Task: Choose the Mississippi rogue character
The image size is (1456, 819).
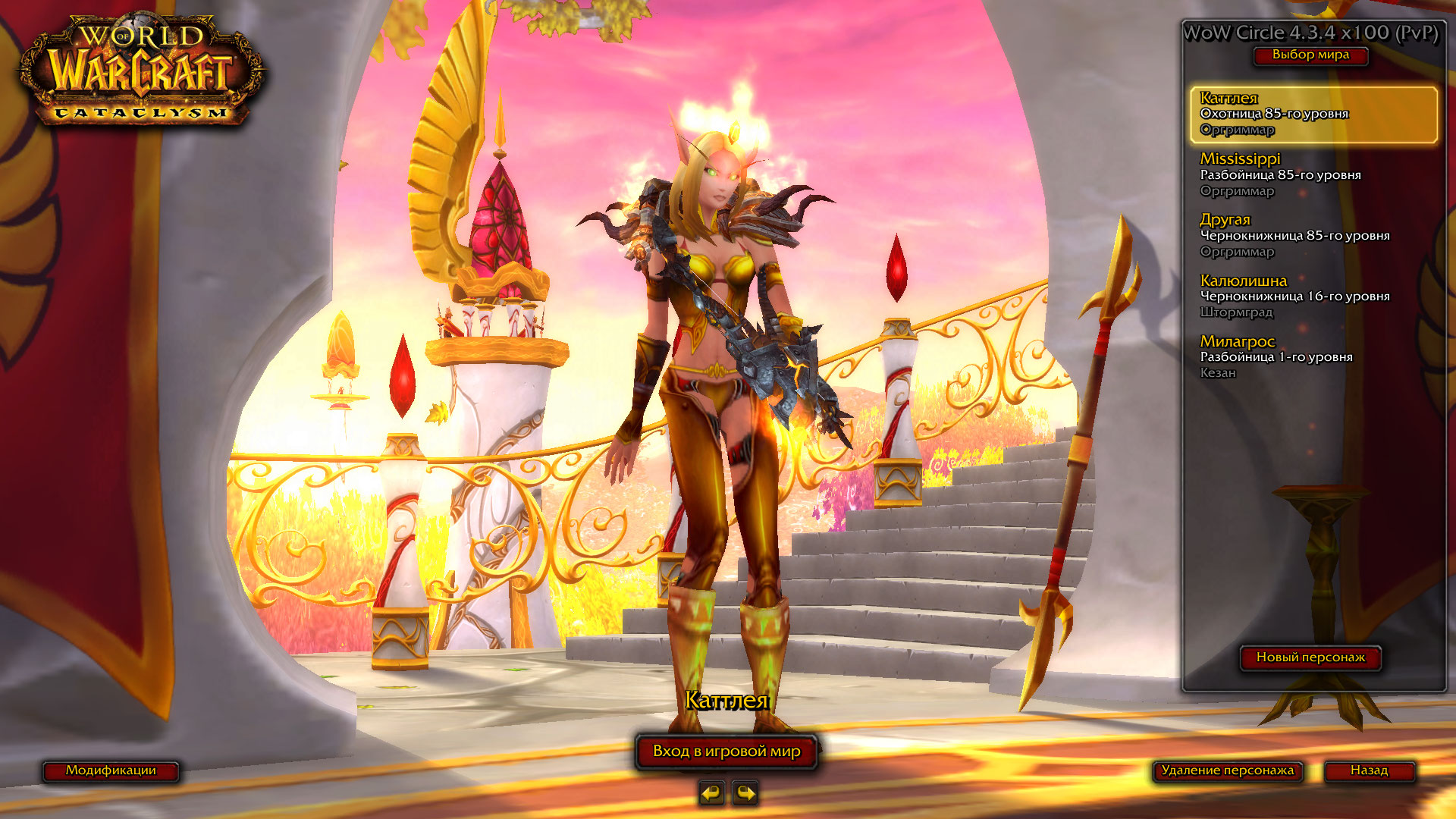Action: pos(1313,174)
